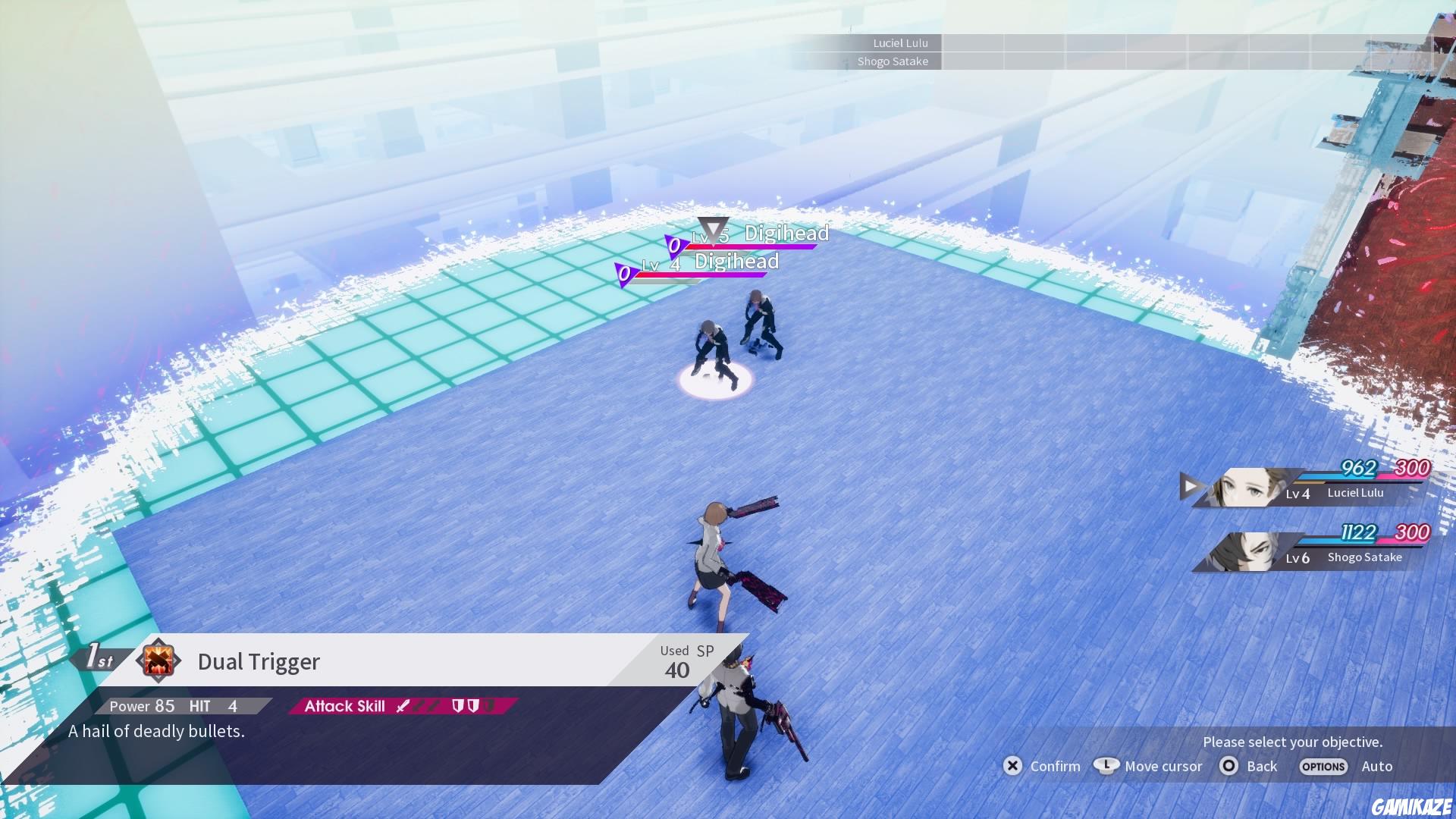Screen dimensions: 1456x819
Task: Click the 1st turn-order badge
Action: pyautogui.click(x=99, y=657)
